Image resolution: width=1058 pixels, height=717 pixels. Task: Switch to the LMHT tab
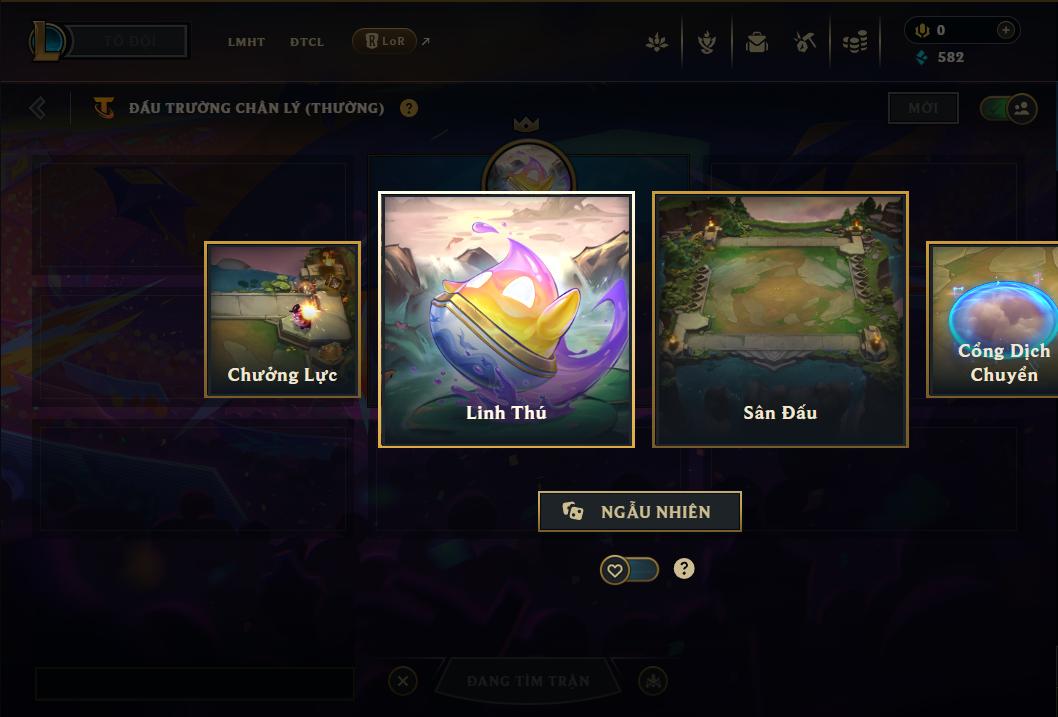coord(246,42)
